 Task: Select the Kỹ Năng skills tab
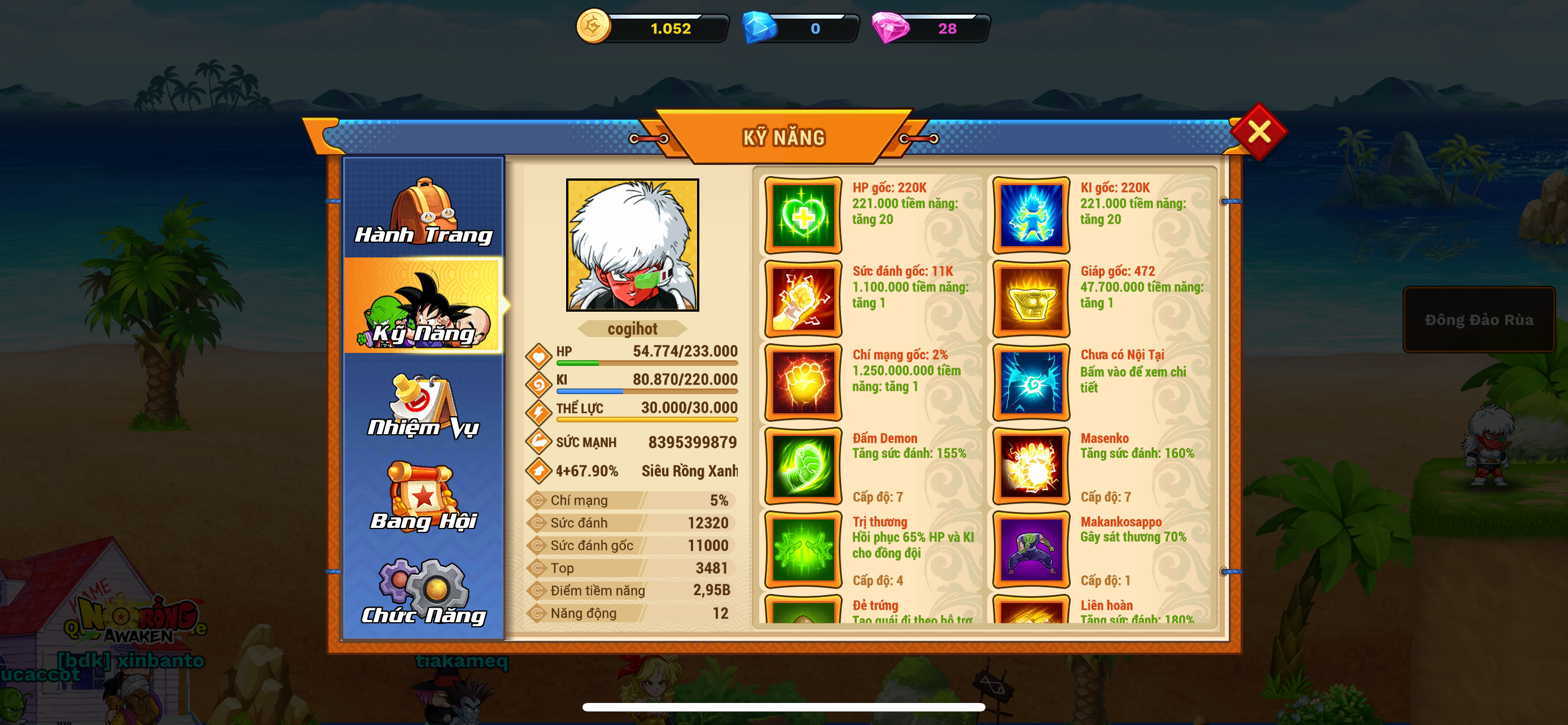pyautogui.click(x=424, y=307)
